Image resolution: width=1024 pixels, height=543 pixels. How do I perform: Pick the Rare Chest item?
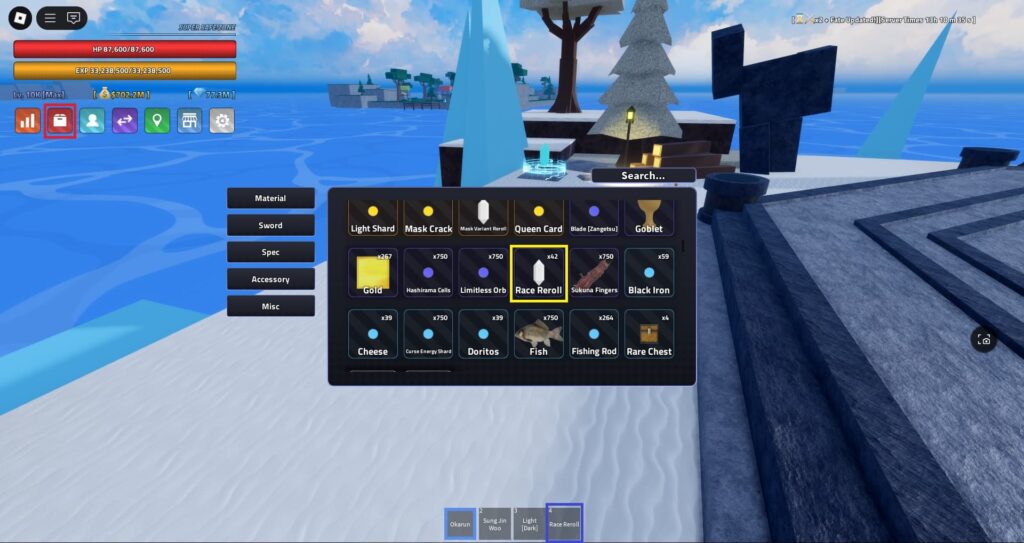pyautogui.click(x=648, y=334)
